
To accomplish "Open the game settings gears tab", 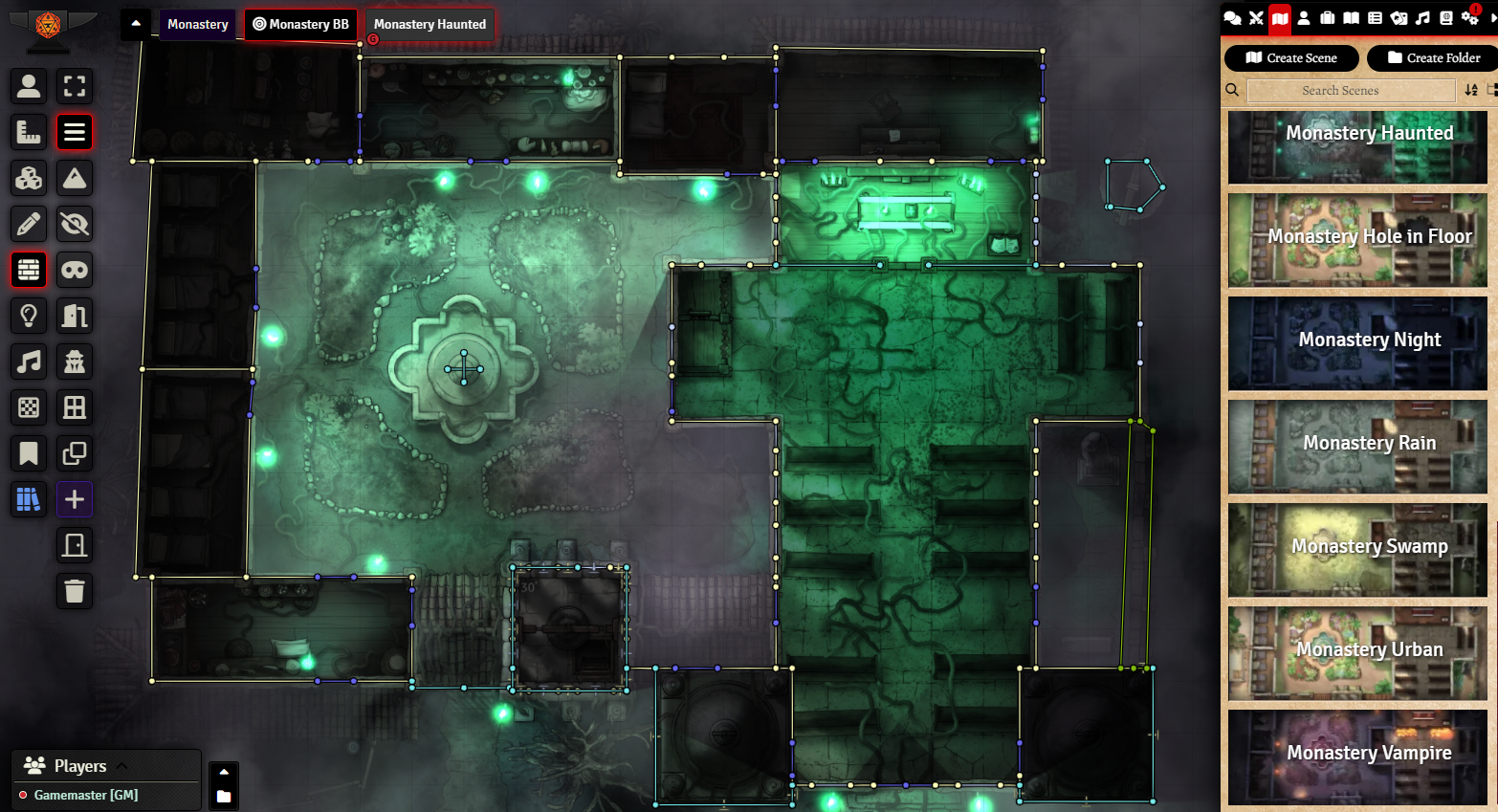I will tap(1469, 18).
